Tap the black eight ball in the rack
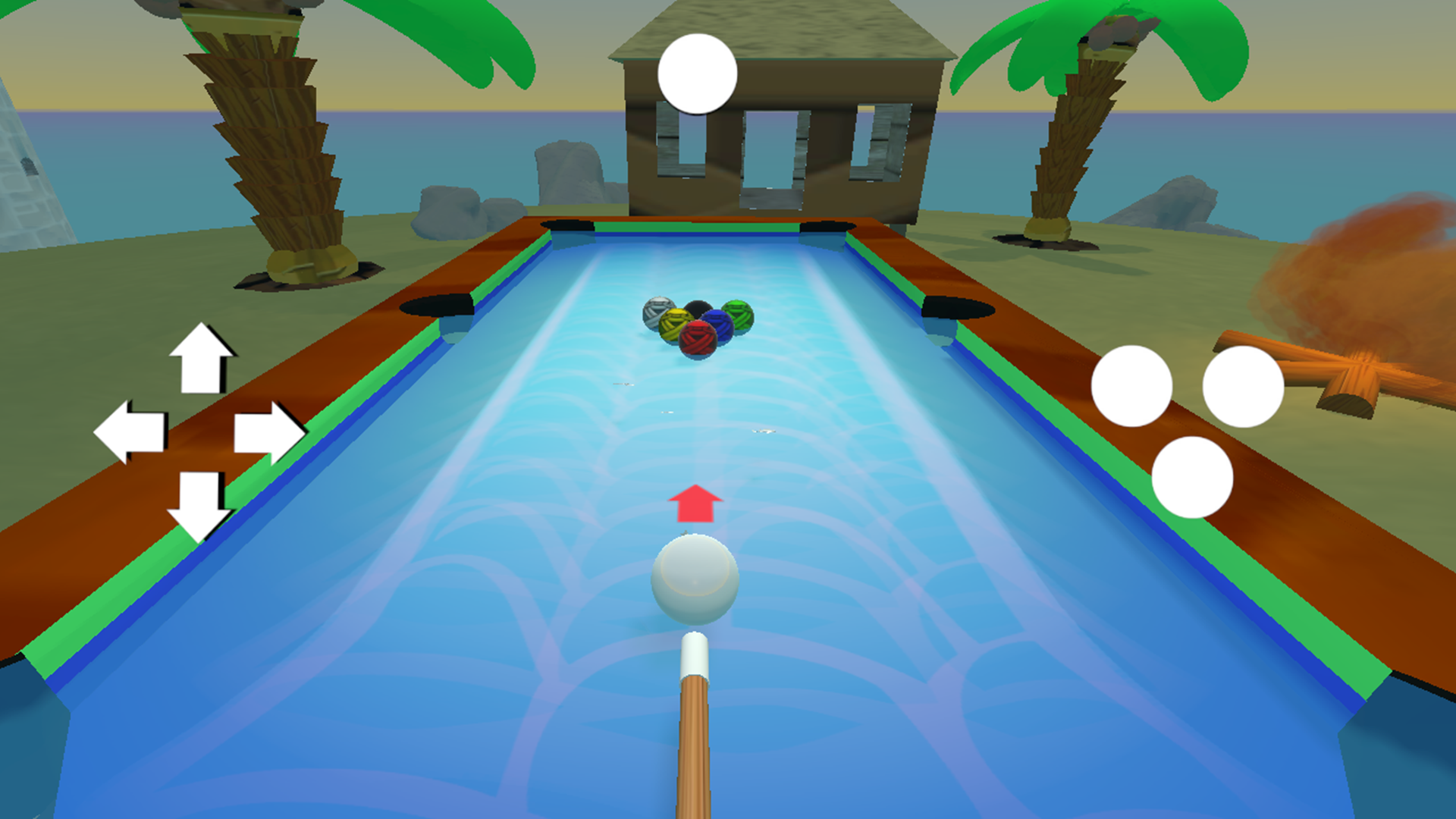This screenshot has height=819, width=1456. pyautogui.click(x=698, y=309)
